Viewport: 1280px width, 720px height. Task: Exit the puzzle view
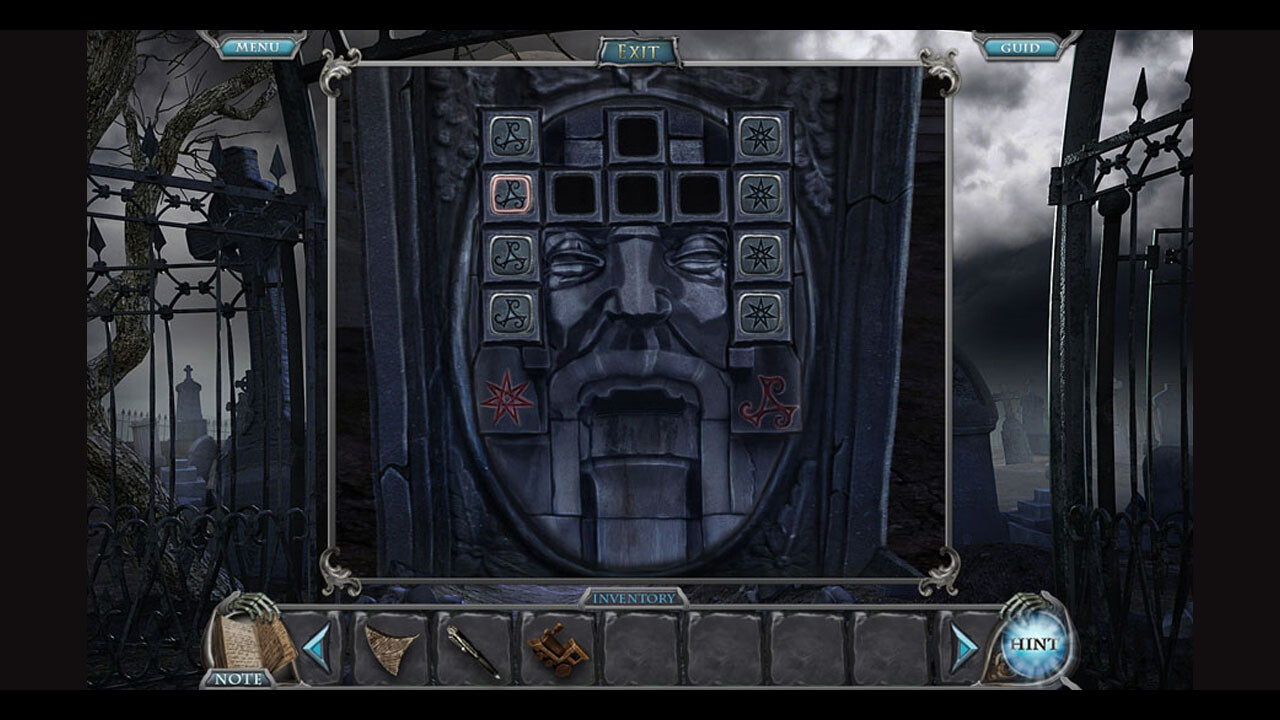[x=638, y=51]
